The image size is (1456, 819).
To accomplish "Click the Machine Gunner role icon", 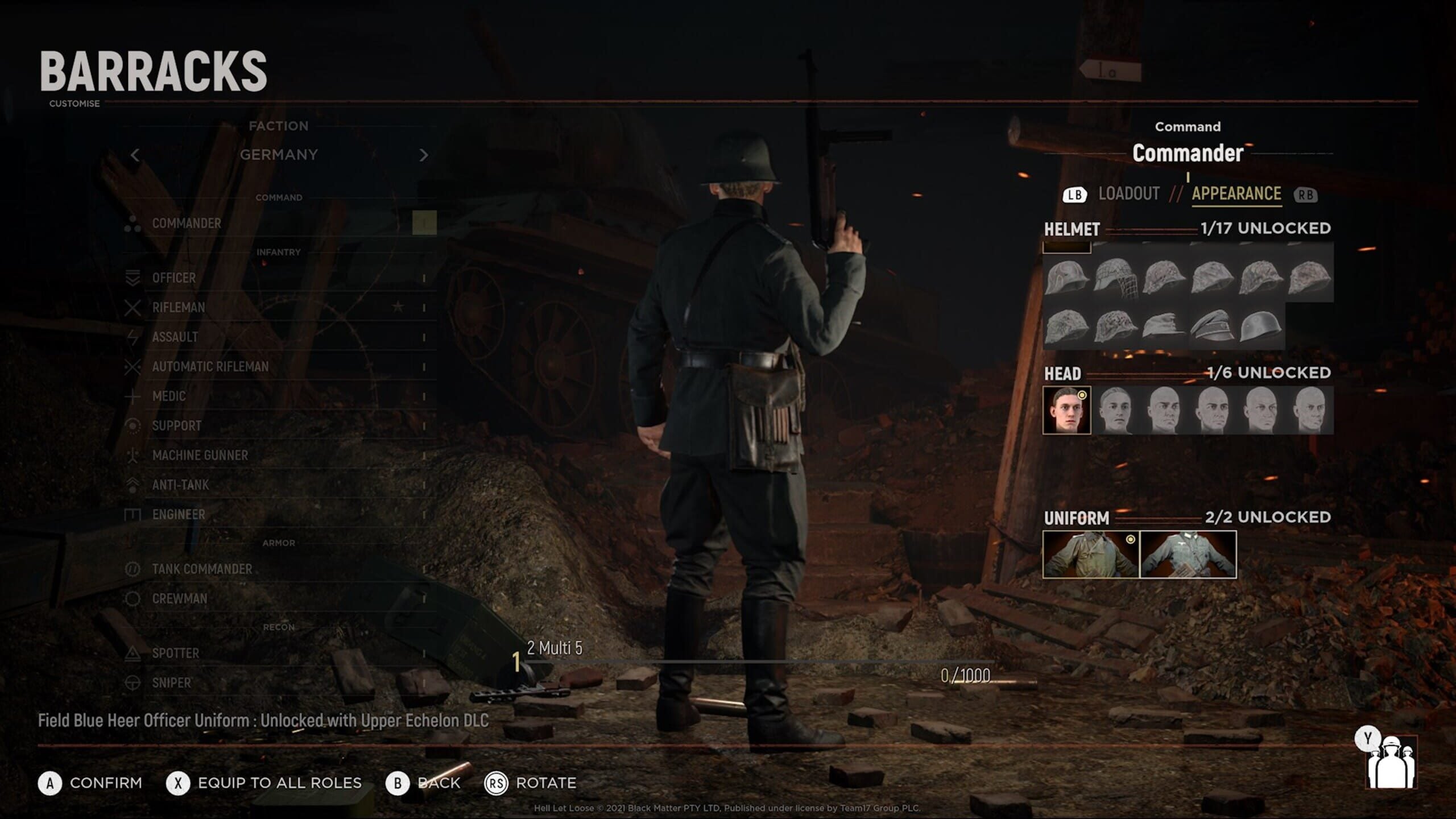I will tap(134, 456).
